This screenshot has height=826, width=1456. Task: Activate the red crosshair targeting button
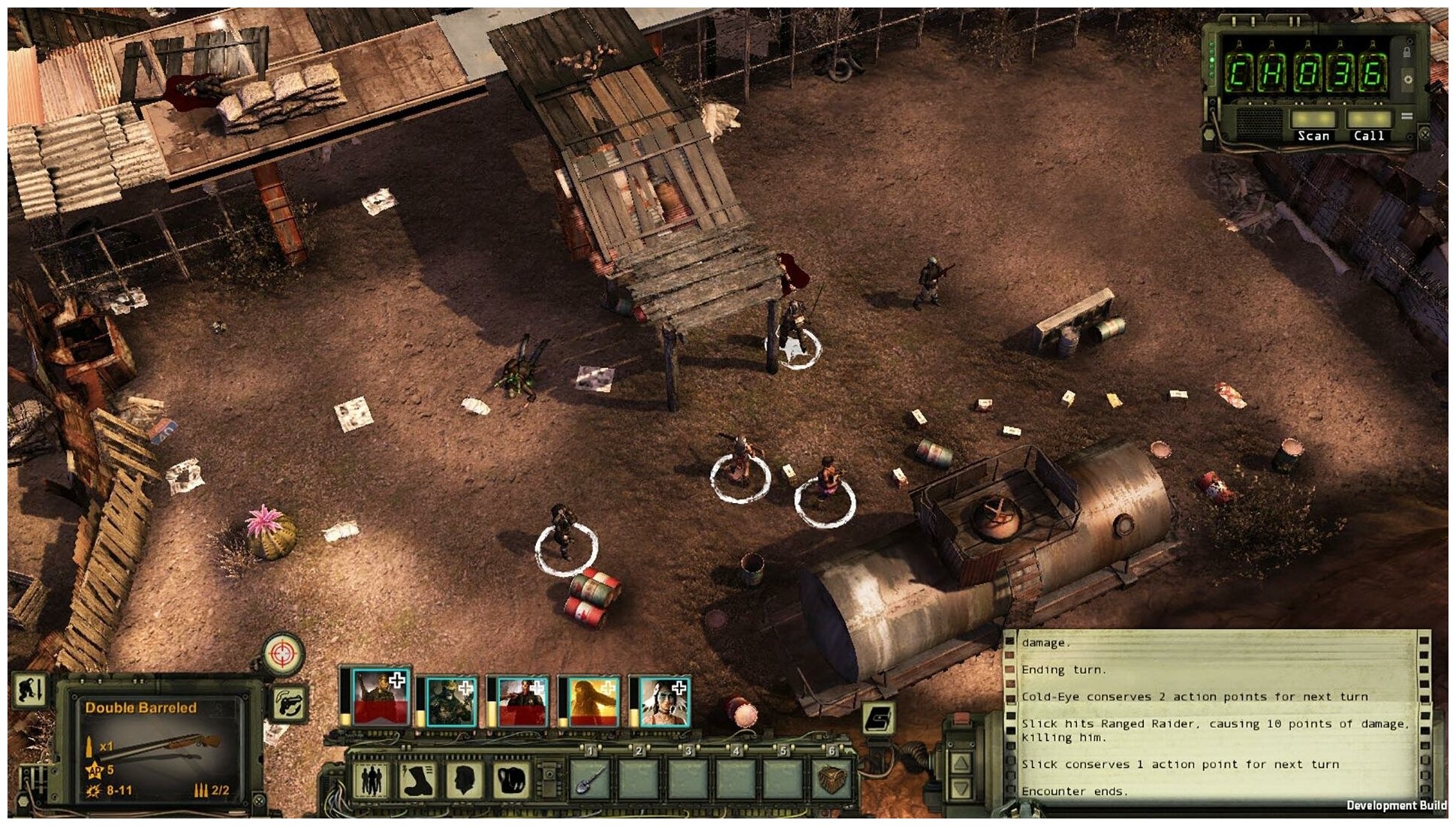(x=283, y=653)
